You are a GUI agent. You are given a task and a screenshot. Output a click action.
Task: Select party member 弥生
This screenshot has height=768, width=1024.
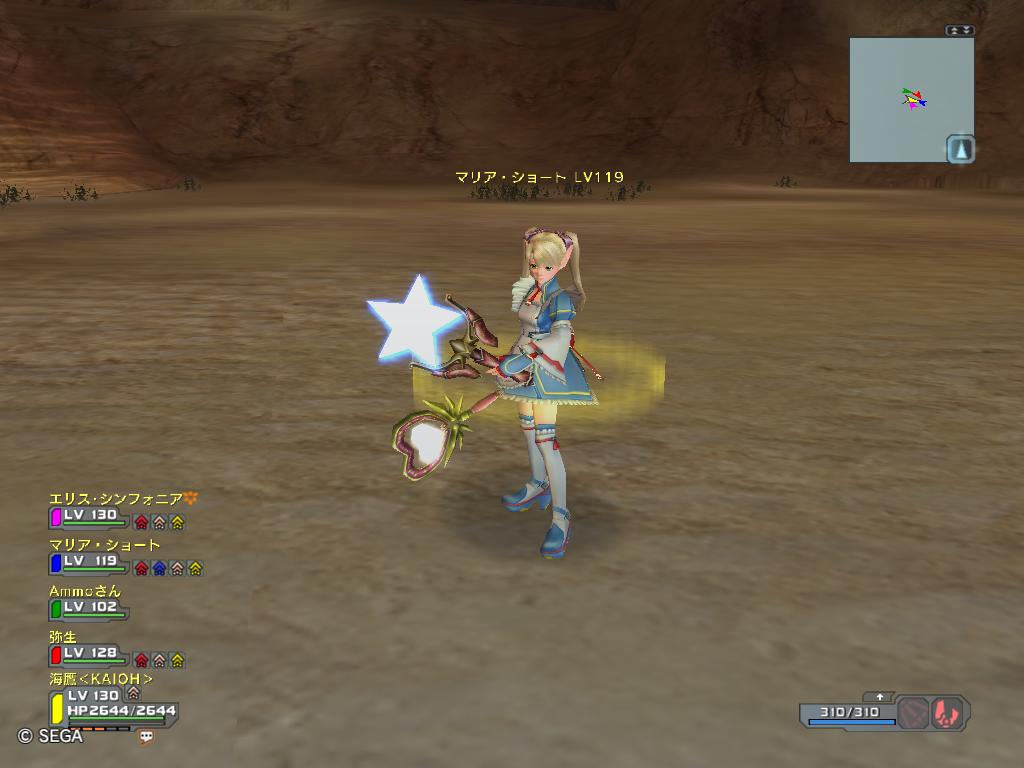(63, 637)
